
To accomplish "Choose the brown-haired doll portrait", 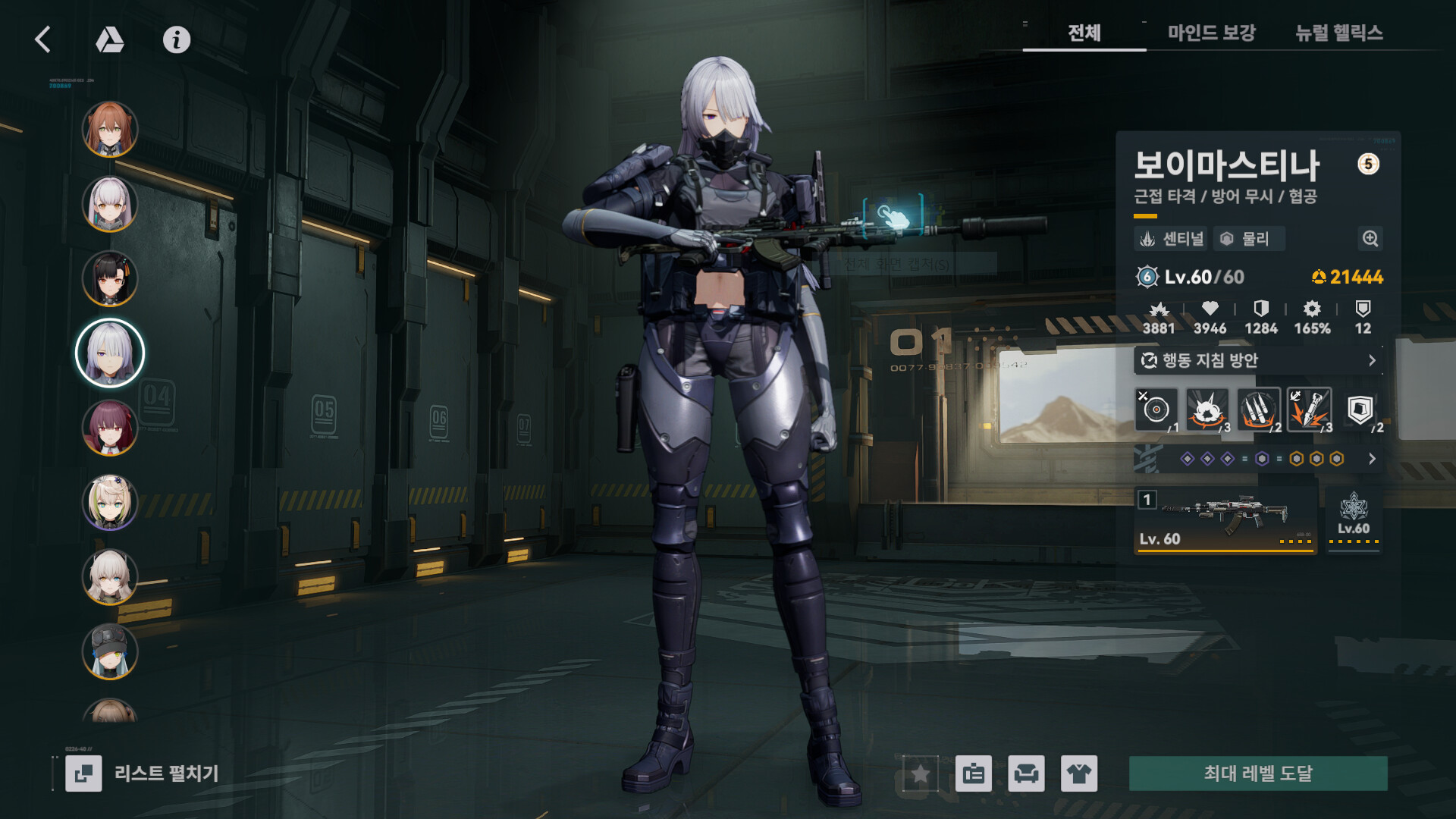I will [x=110, y=129].
